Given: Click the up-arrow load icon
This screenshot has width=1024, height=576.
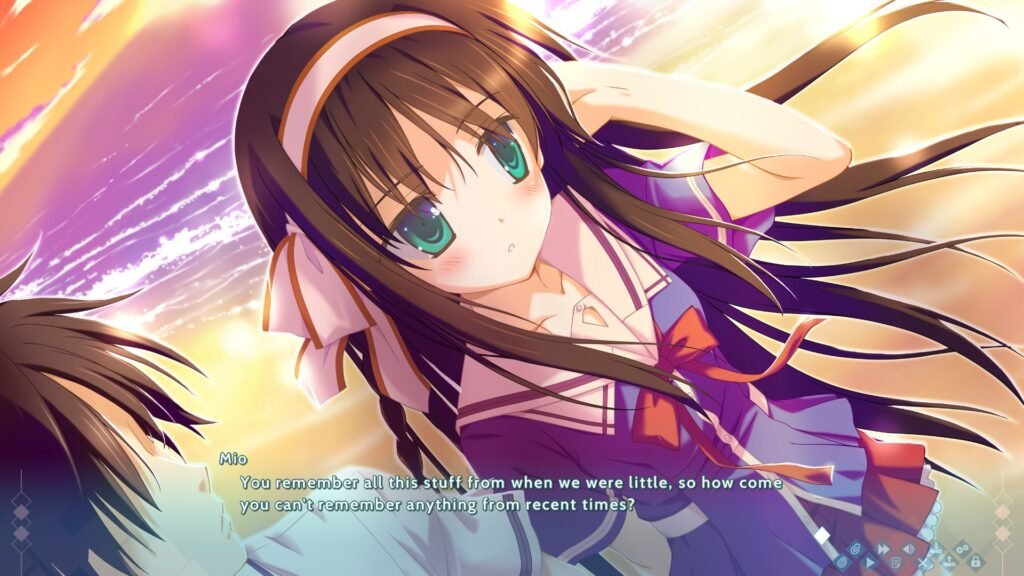Looking at the screenshot, I should [949, 563].
